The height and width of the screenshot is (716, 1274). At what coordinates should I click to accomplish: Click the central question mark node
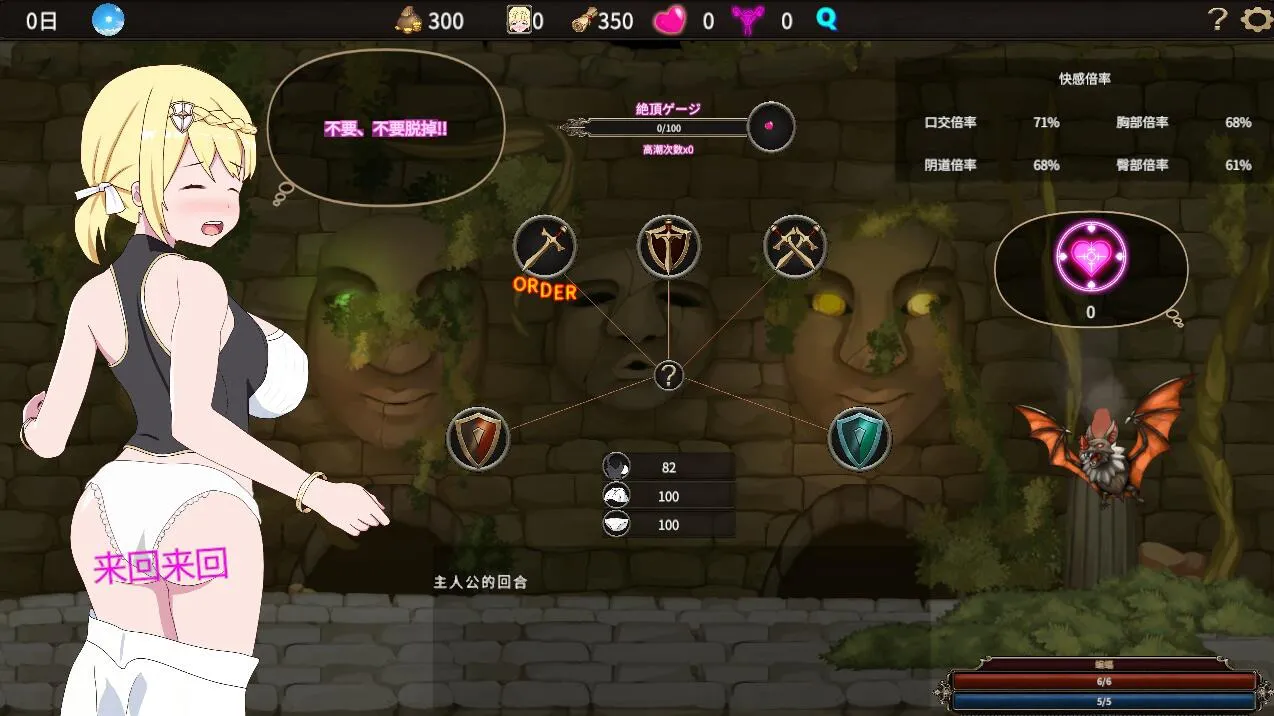point(668,375)
